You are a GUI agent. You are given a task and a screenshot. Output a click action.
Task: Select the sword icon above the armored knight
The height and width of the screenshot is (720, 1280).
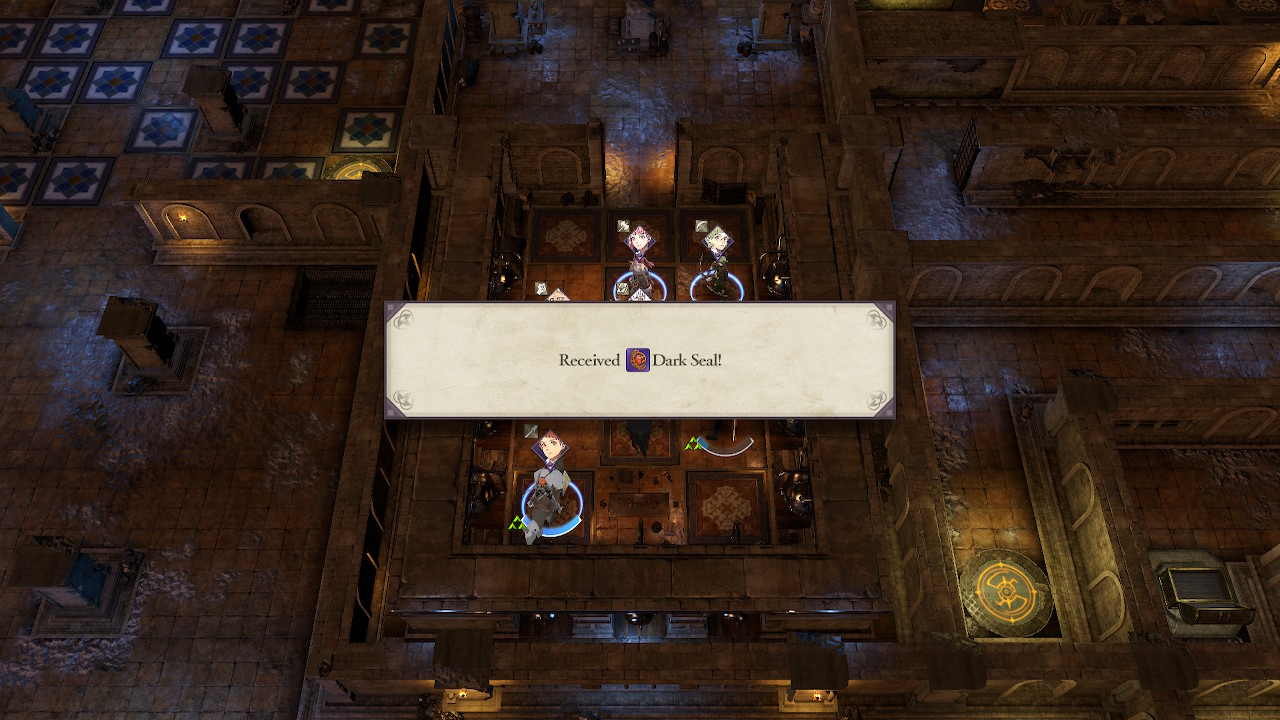[x=530, y=432]
